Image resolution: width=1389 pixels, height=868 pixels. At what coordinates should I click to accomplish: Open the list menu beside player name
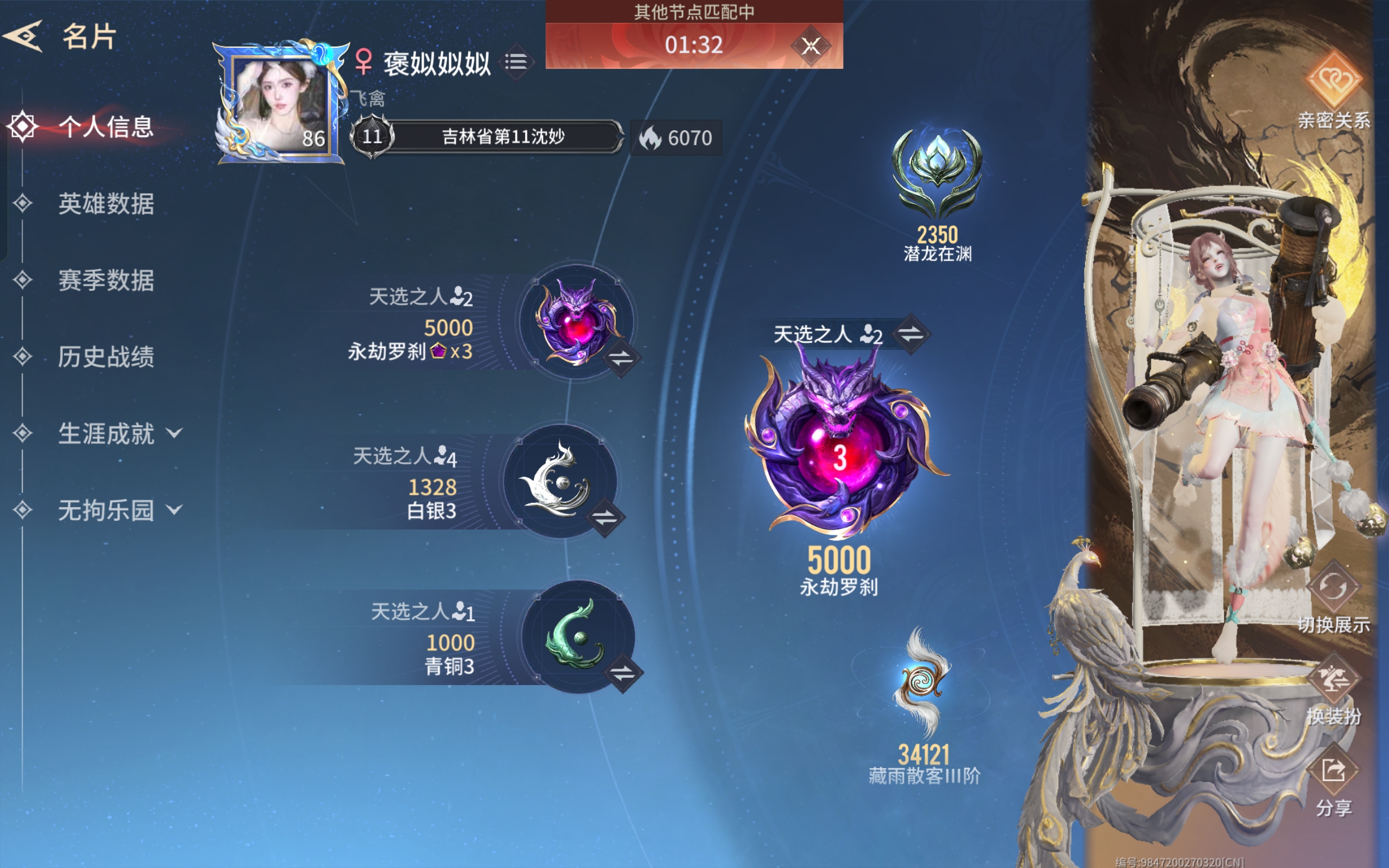tap(517, 61)
